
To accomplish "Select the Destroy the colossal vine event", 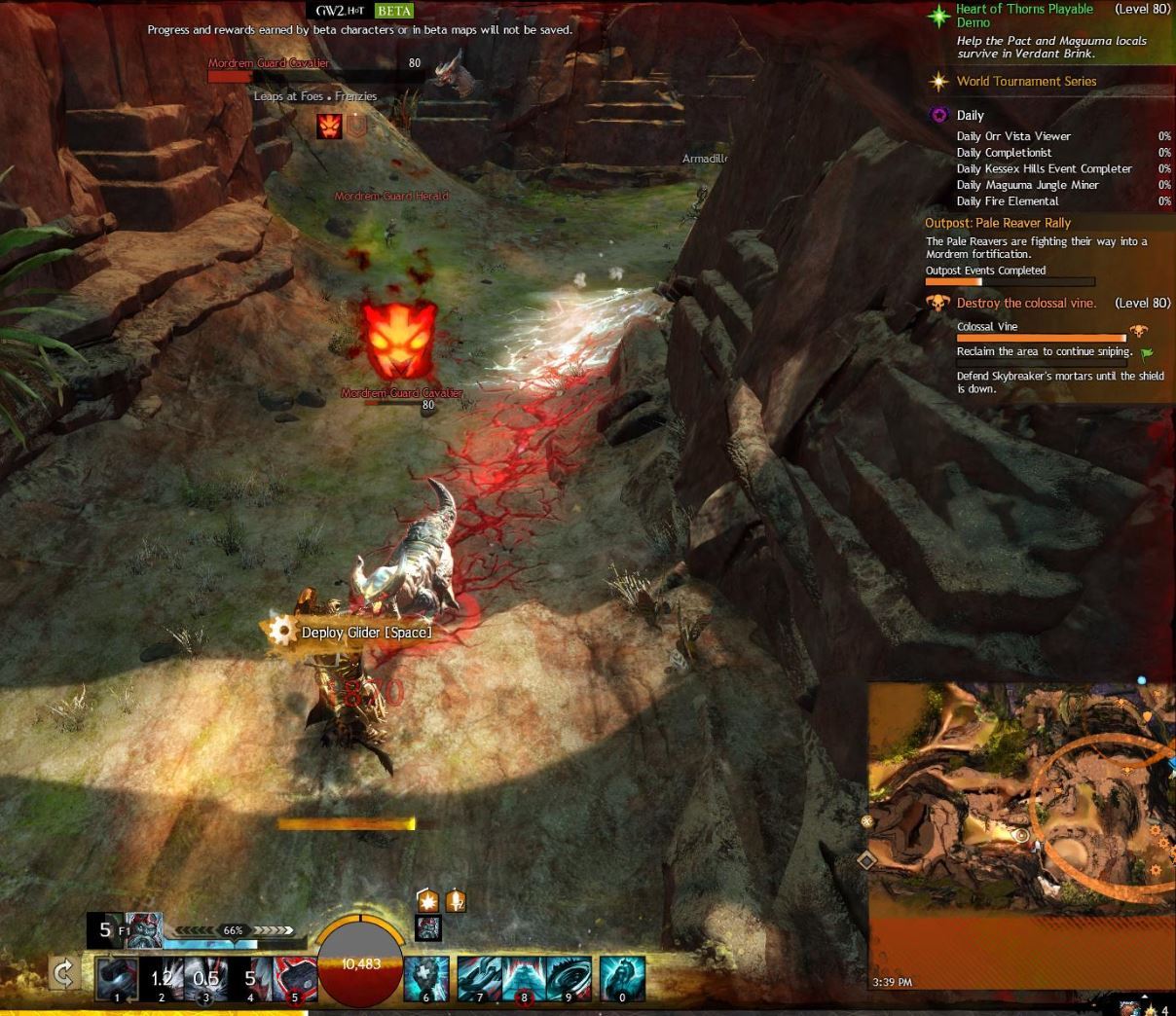I will [x=1026, y=304].
